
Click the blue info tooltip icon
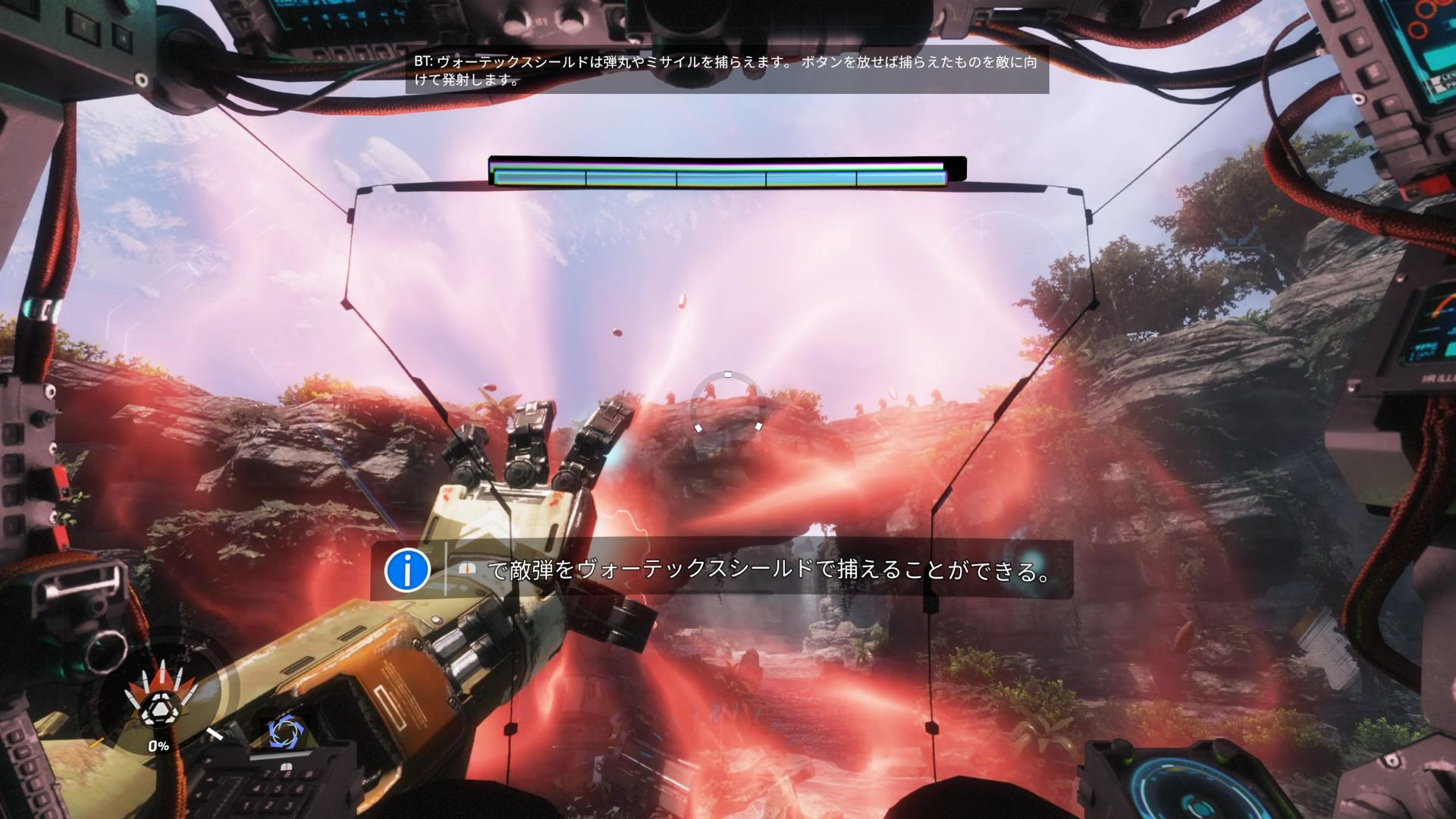point(407,570)
